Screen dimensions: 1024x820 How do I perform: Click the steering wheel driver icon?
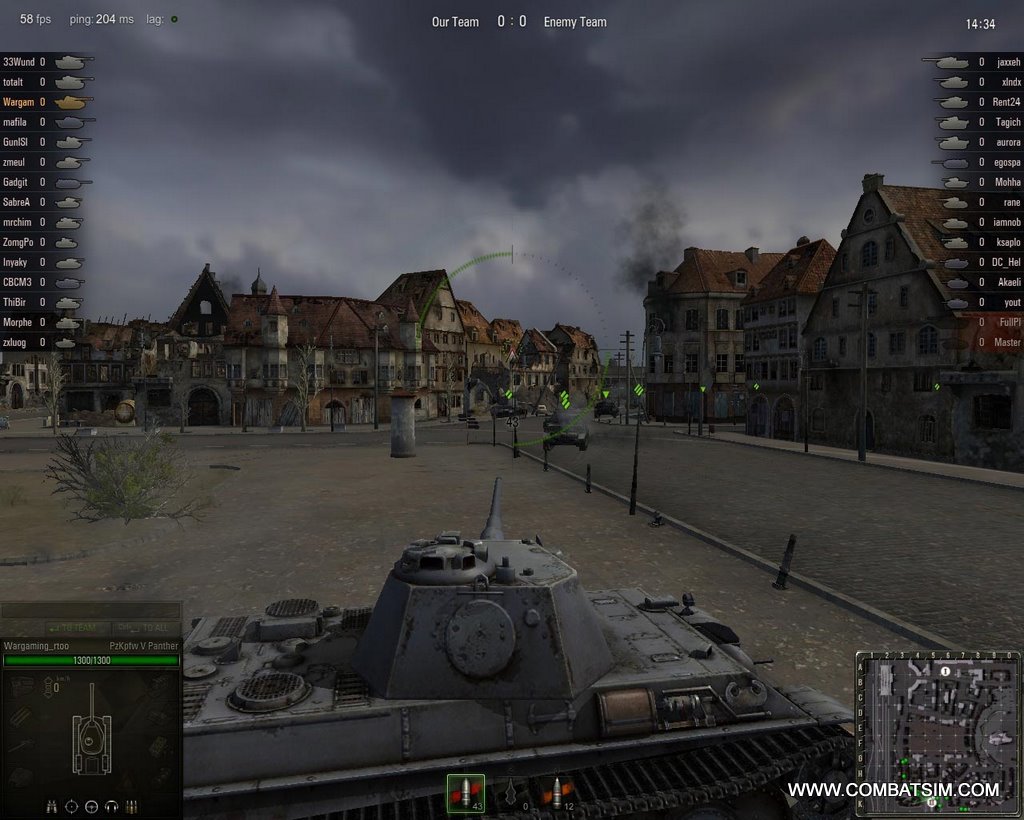(x=91, y=806)
